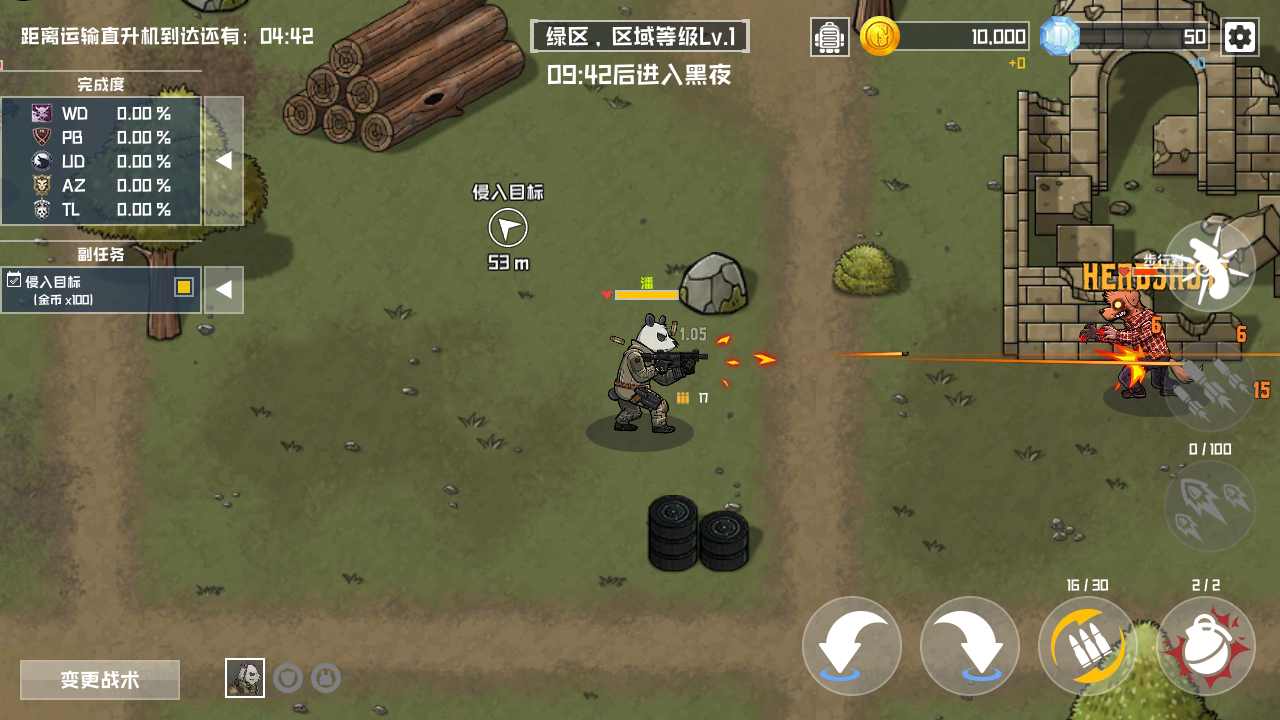Collapse the 完成度 panel with its arrow
The image size is (1280, 720).
coord(224,161)
